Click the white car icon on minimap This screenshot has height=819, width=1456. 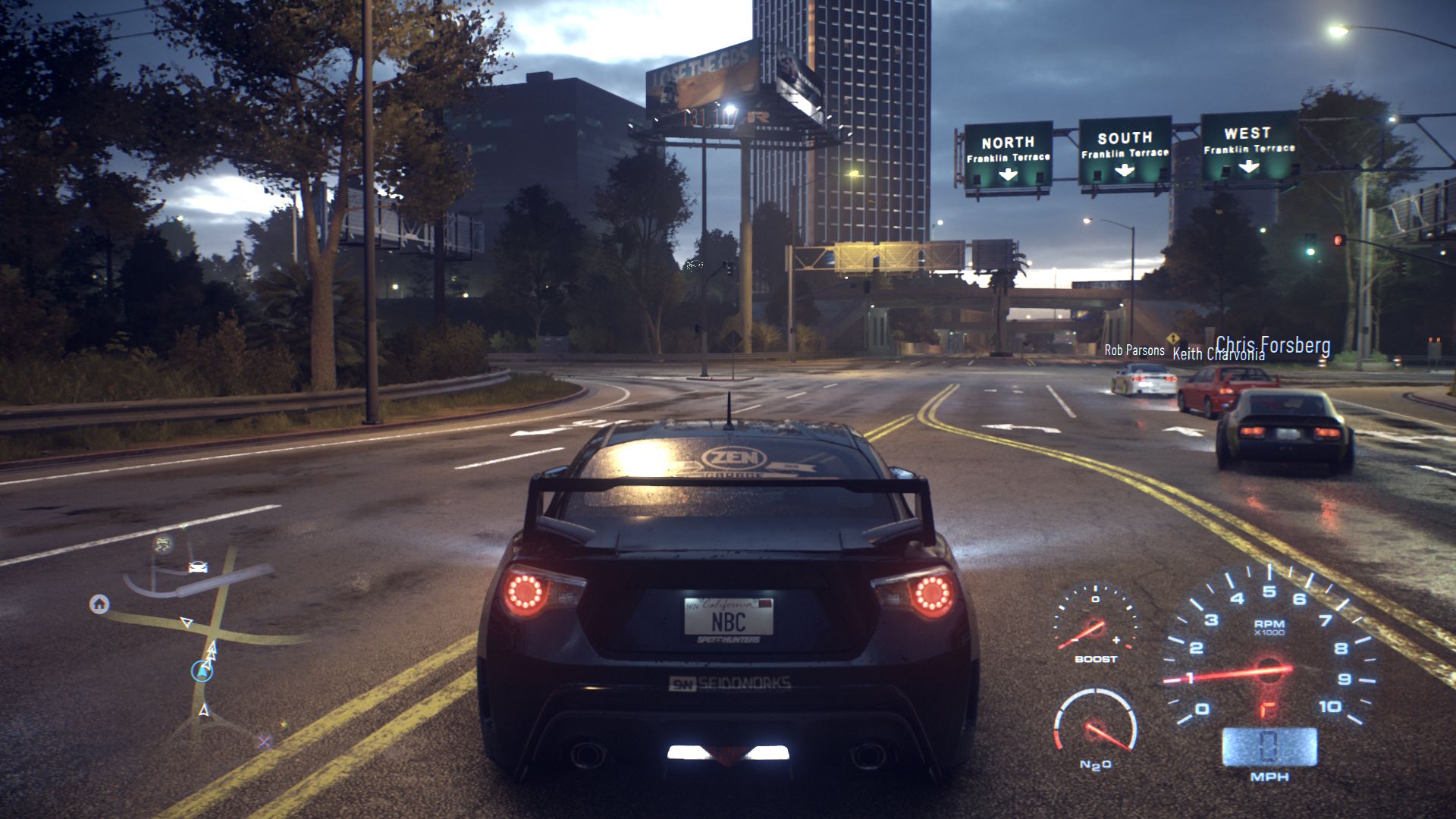[x=198, y=567]
